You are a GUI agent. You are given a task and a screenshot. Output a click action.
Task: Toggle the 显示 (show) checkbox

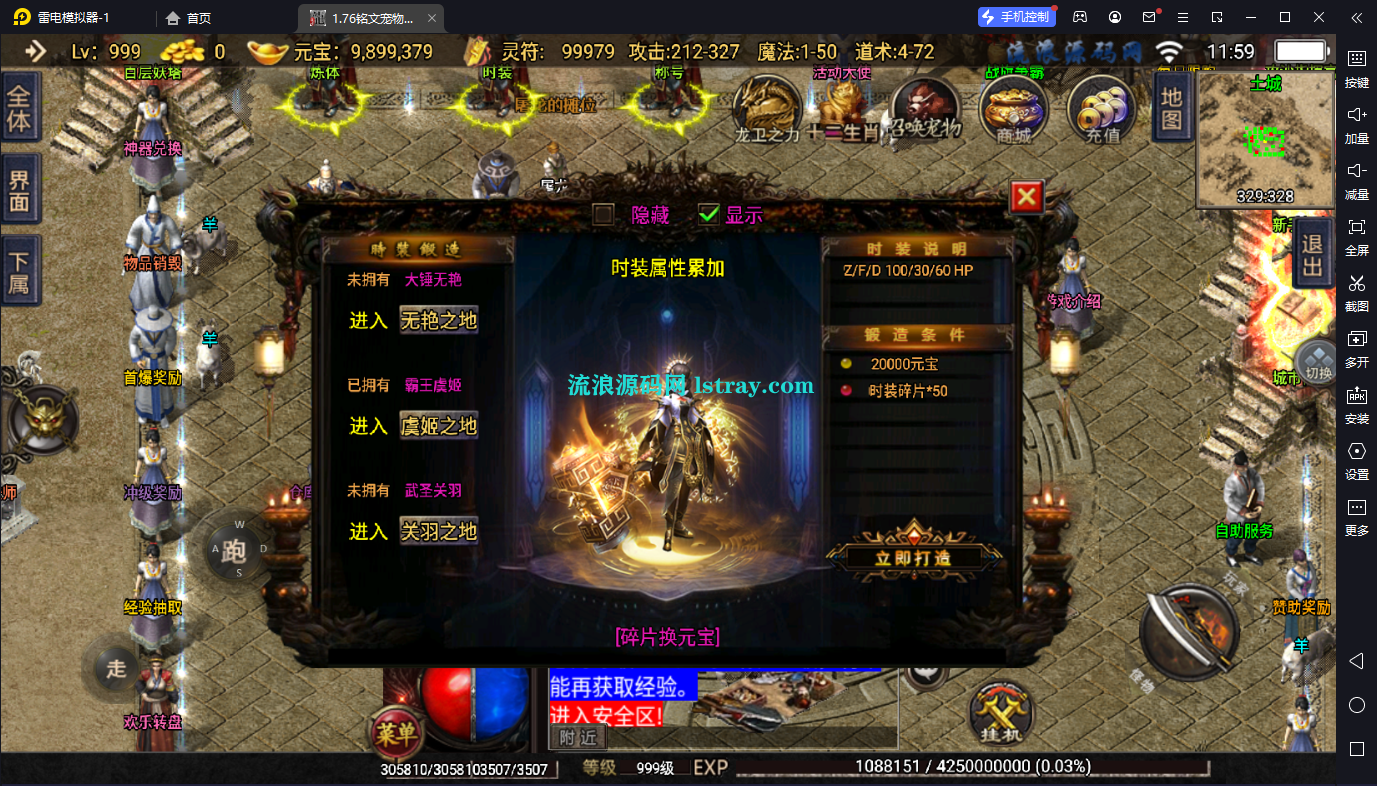(709, 214)
